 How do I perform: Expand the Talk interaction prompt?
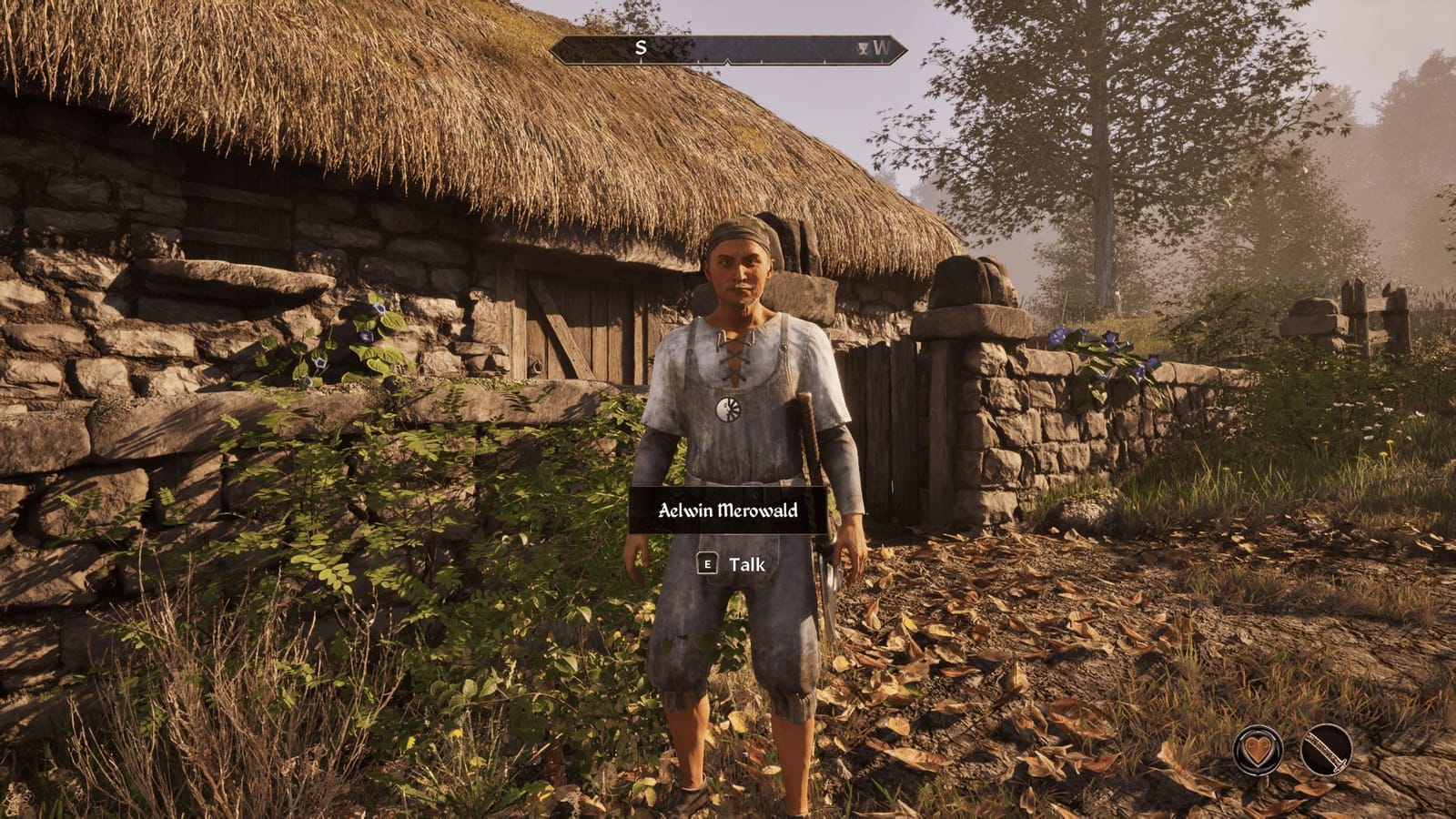coord(728,563)
